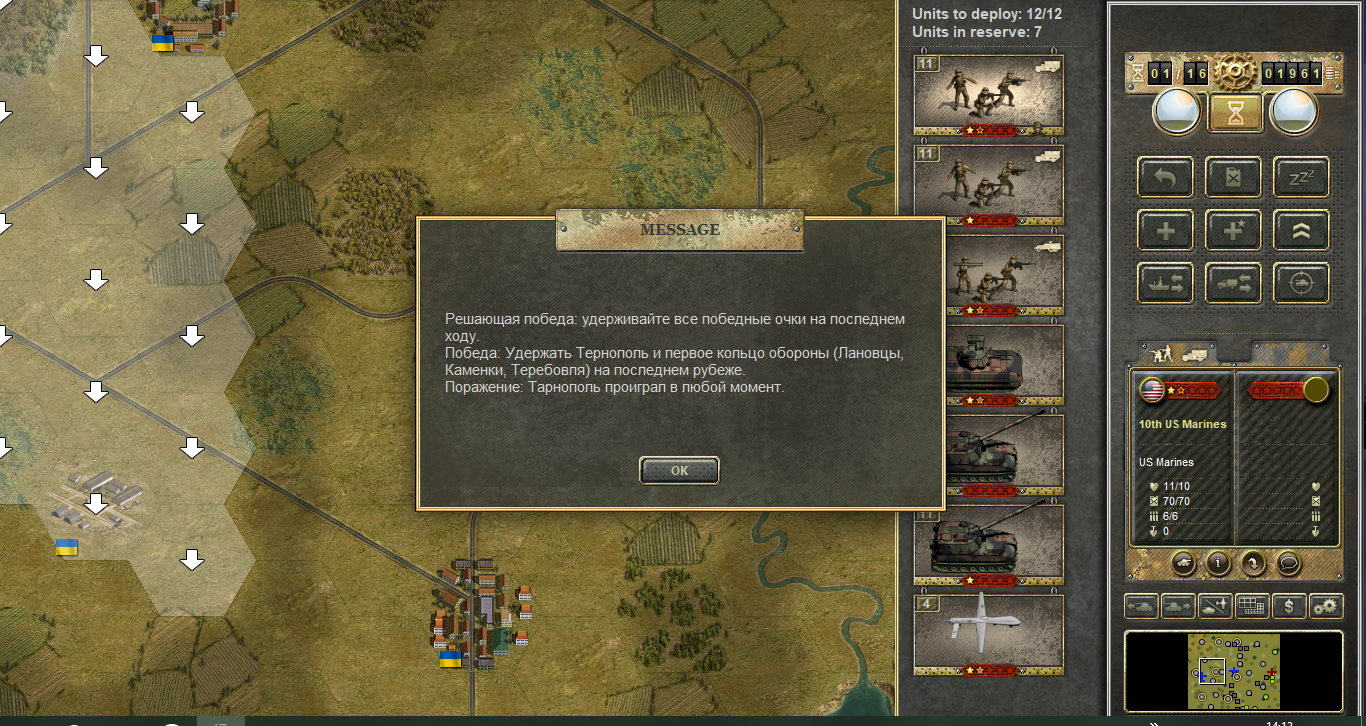Viewport: 1366px width, 726px height.
Task: Click on the minimap
Action: 1233,670
